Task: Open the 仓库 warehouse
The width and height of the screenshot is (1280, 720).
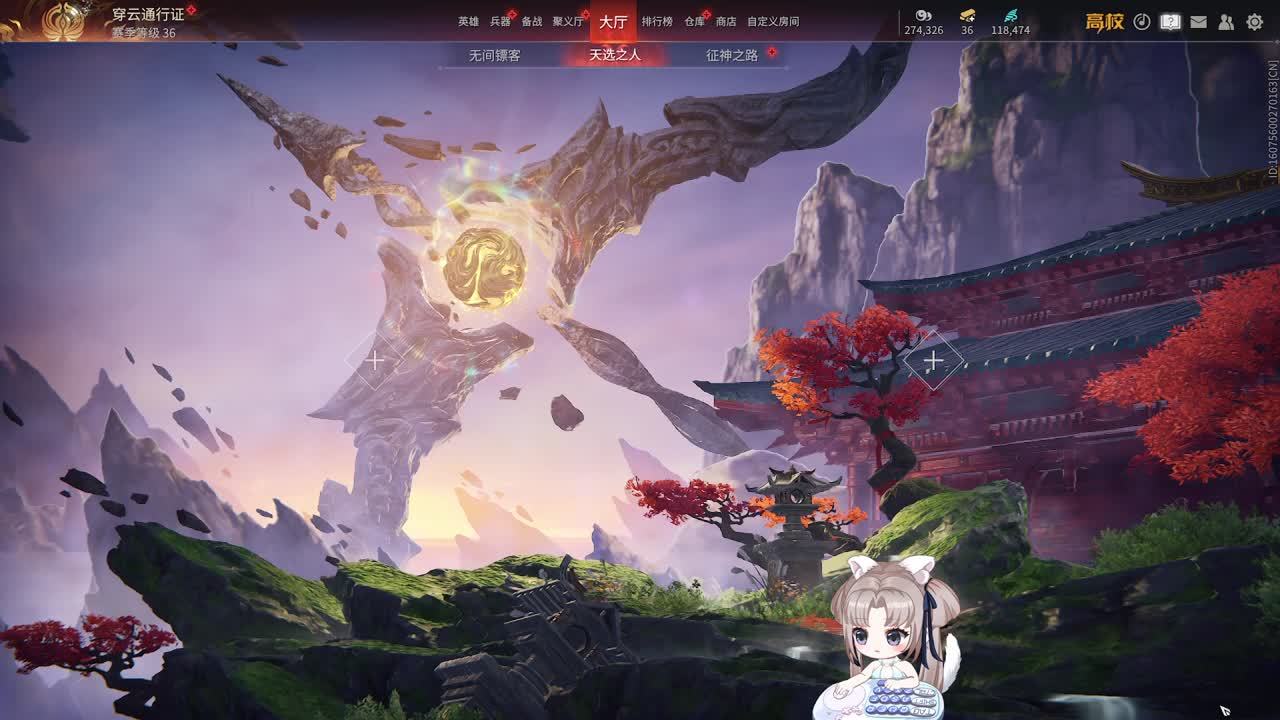Action: point(694,21)
